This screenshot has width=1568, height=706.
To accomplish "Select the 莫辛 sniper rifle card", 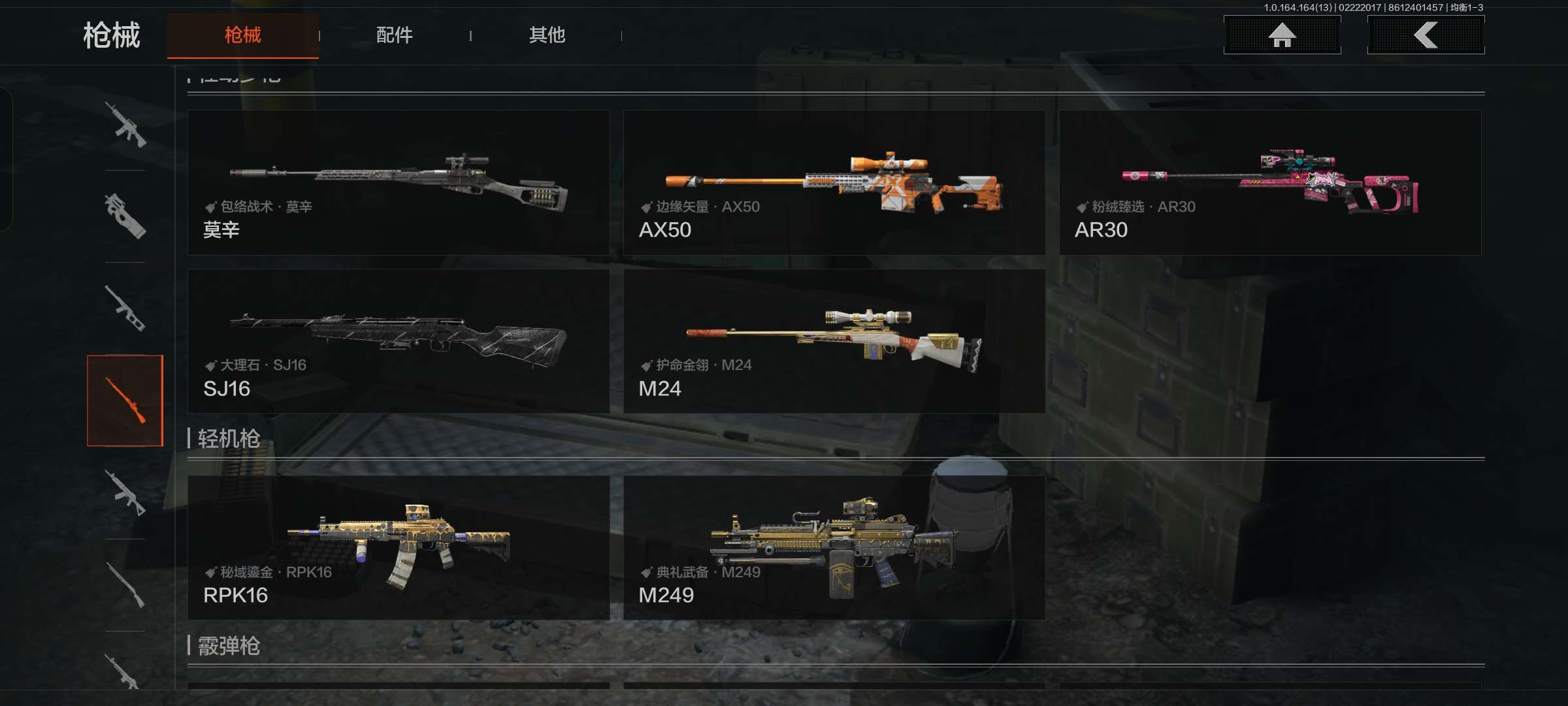I will click(399, 182).
